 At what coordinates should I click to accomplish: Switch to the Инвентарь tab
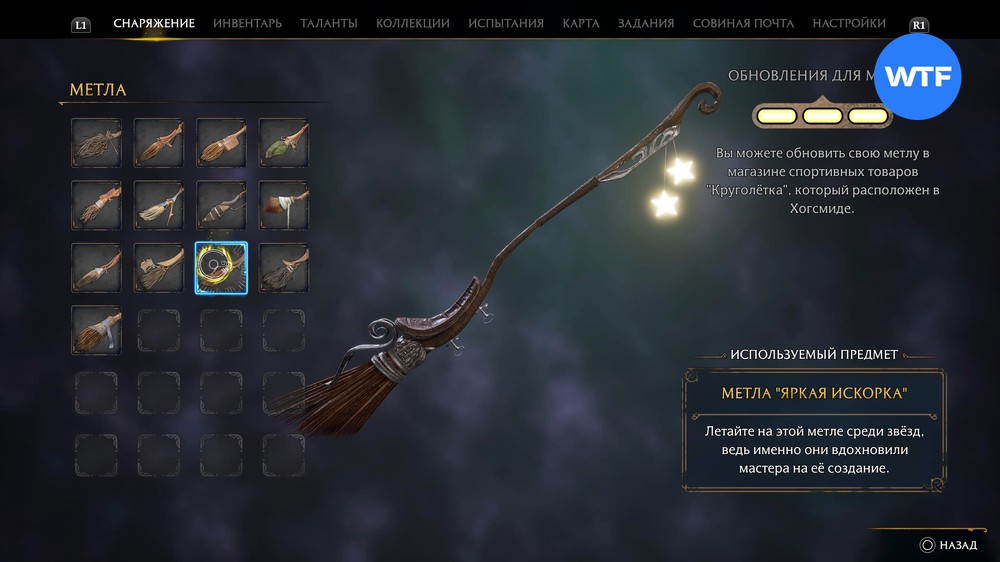[247, 23]
